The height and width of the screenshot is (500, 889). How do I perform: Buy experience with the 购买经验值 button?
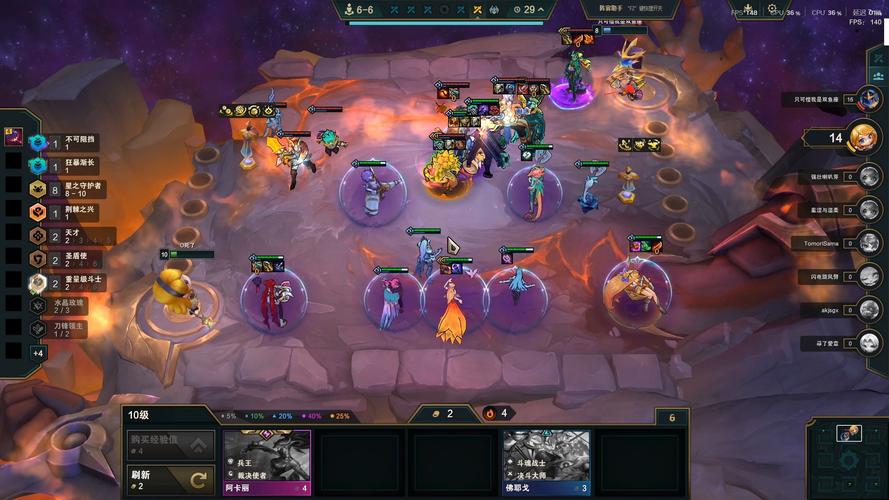pyautogui.click(x=170, y=444)
